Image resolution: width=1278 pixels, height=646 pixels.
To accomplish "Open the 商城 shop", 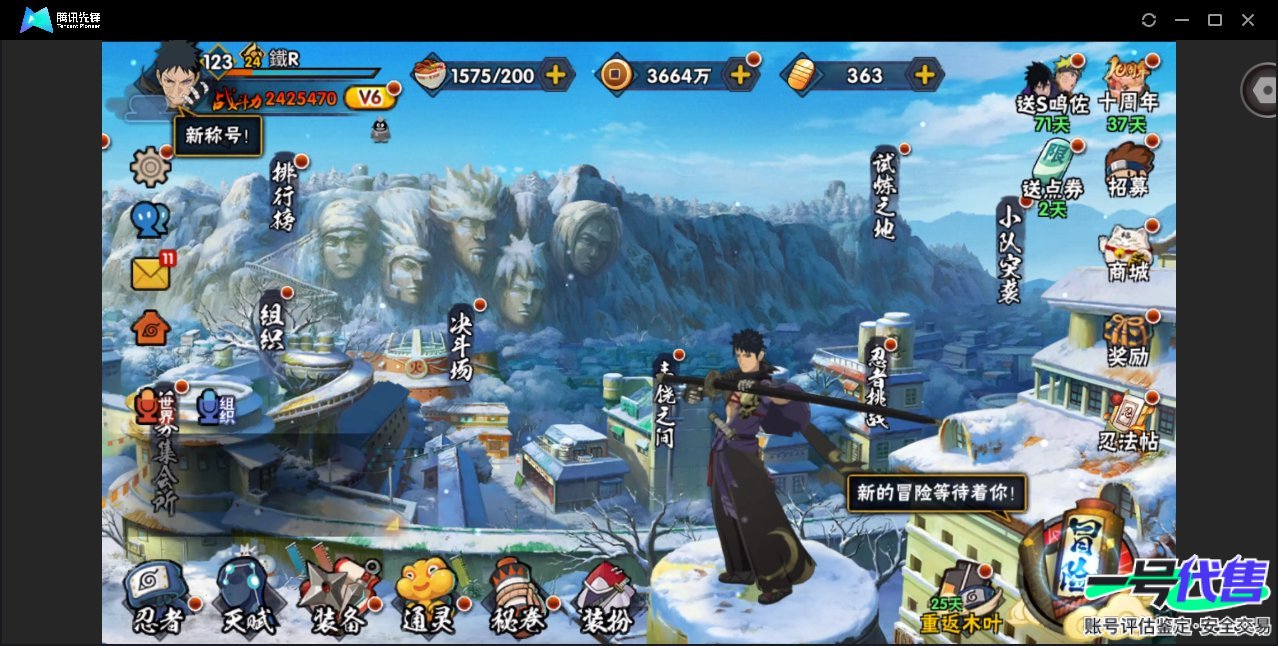I will (1128, 253).
